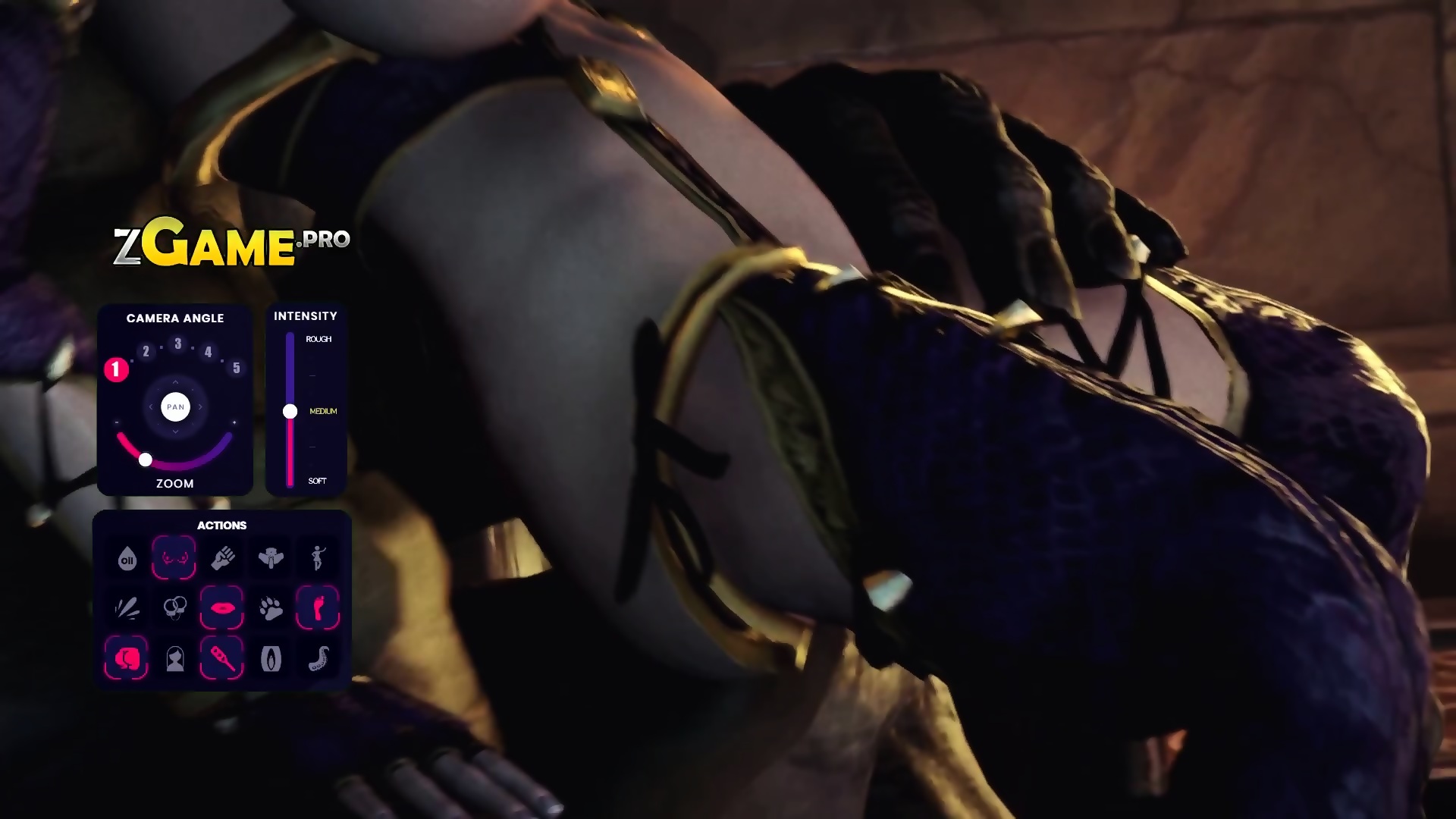Choose the dancing figure action icon
1456x819 pixels.
[318, 557]
